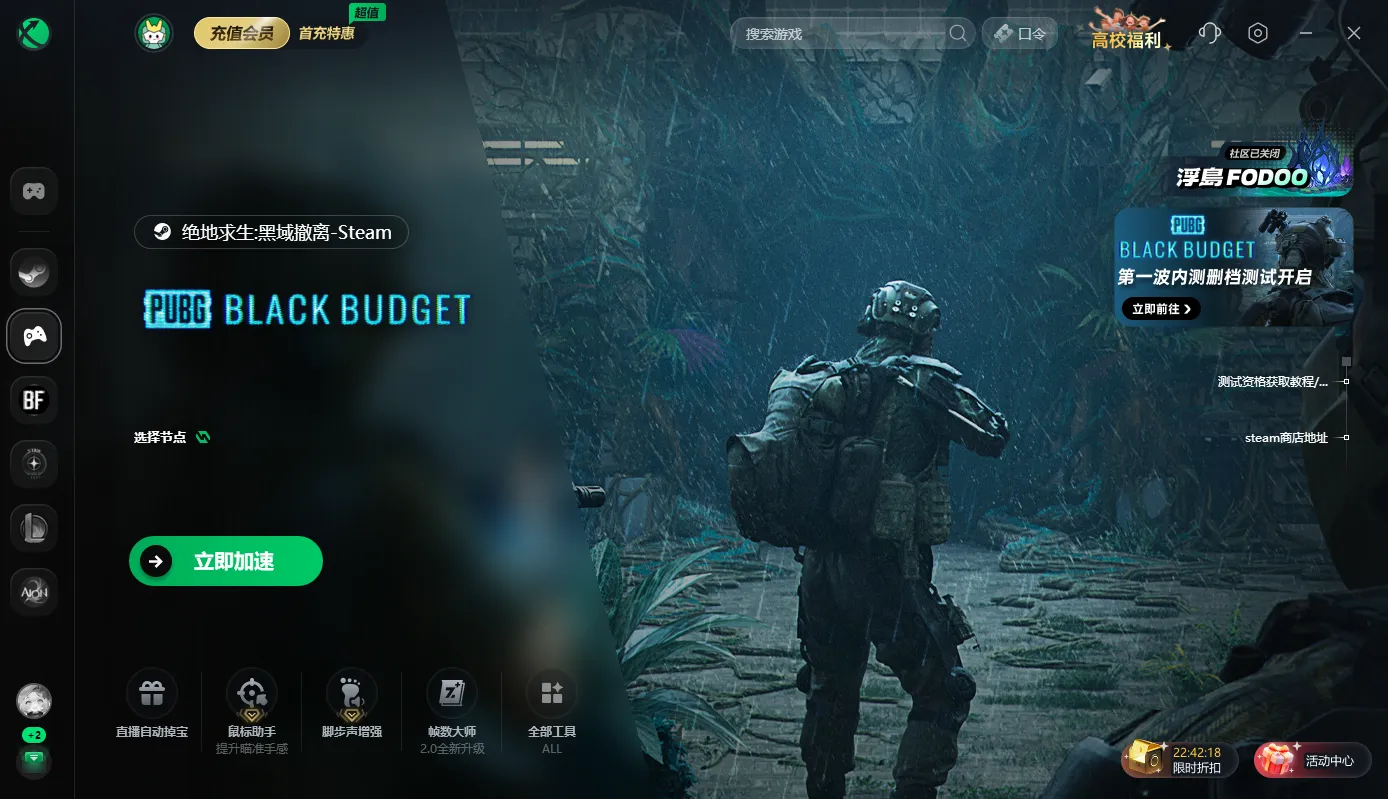
Task: Select the Steam icon in the left sidebar
Action: pyautogui.click(x=34, y=271)
